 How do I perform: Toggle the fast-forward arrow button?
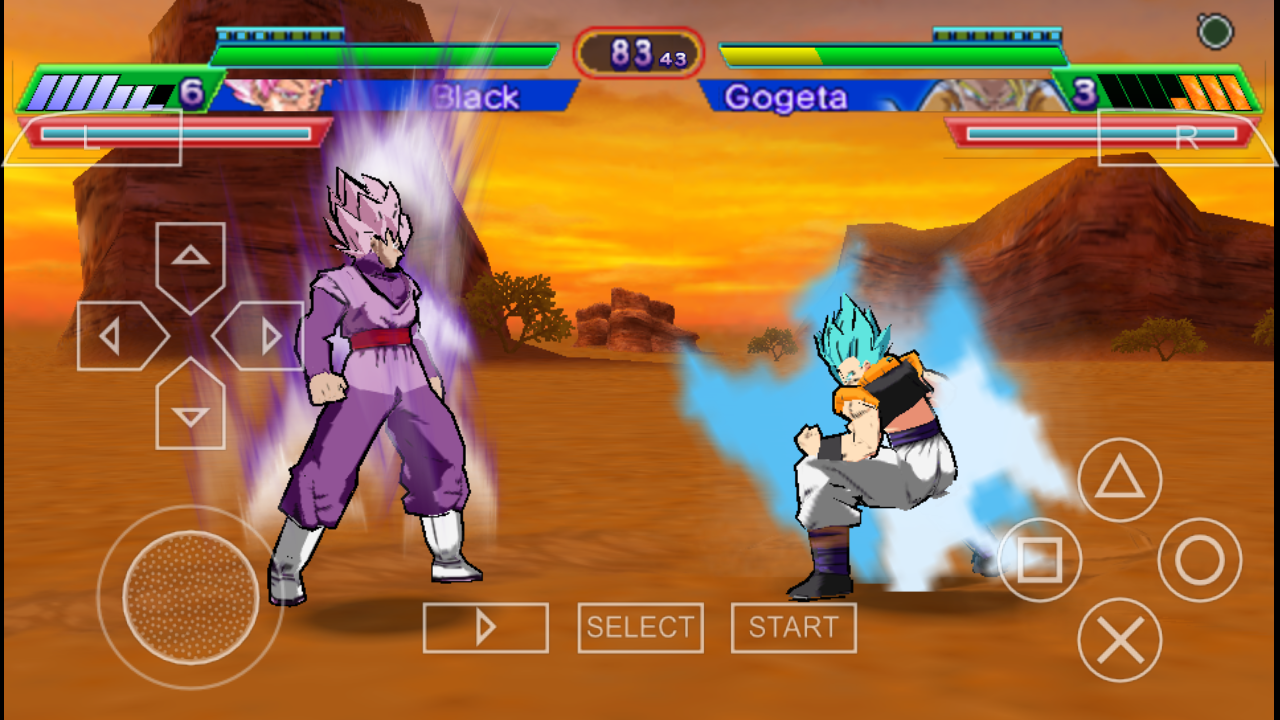485,628
